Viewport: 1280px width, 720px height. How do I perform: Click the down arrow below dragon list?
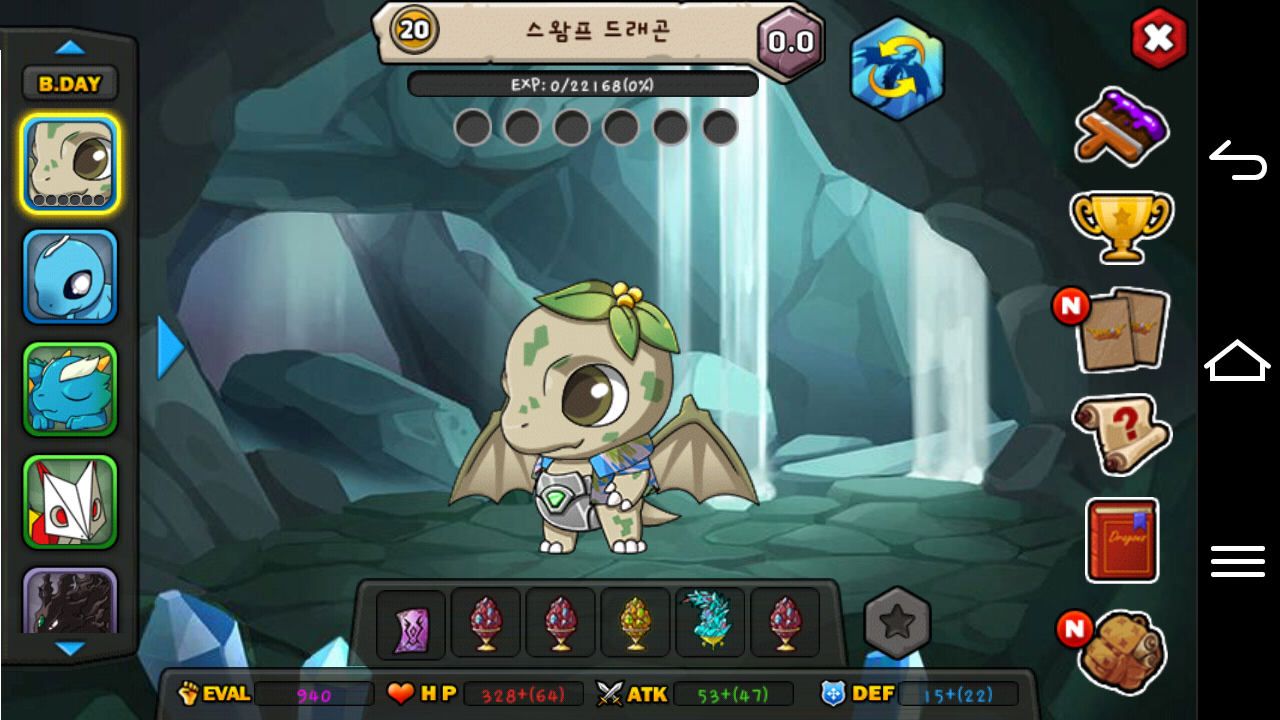click(70, 649)
